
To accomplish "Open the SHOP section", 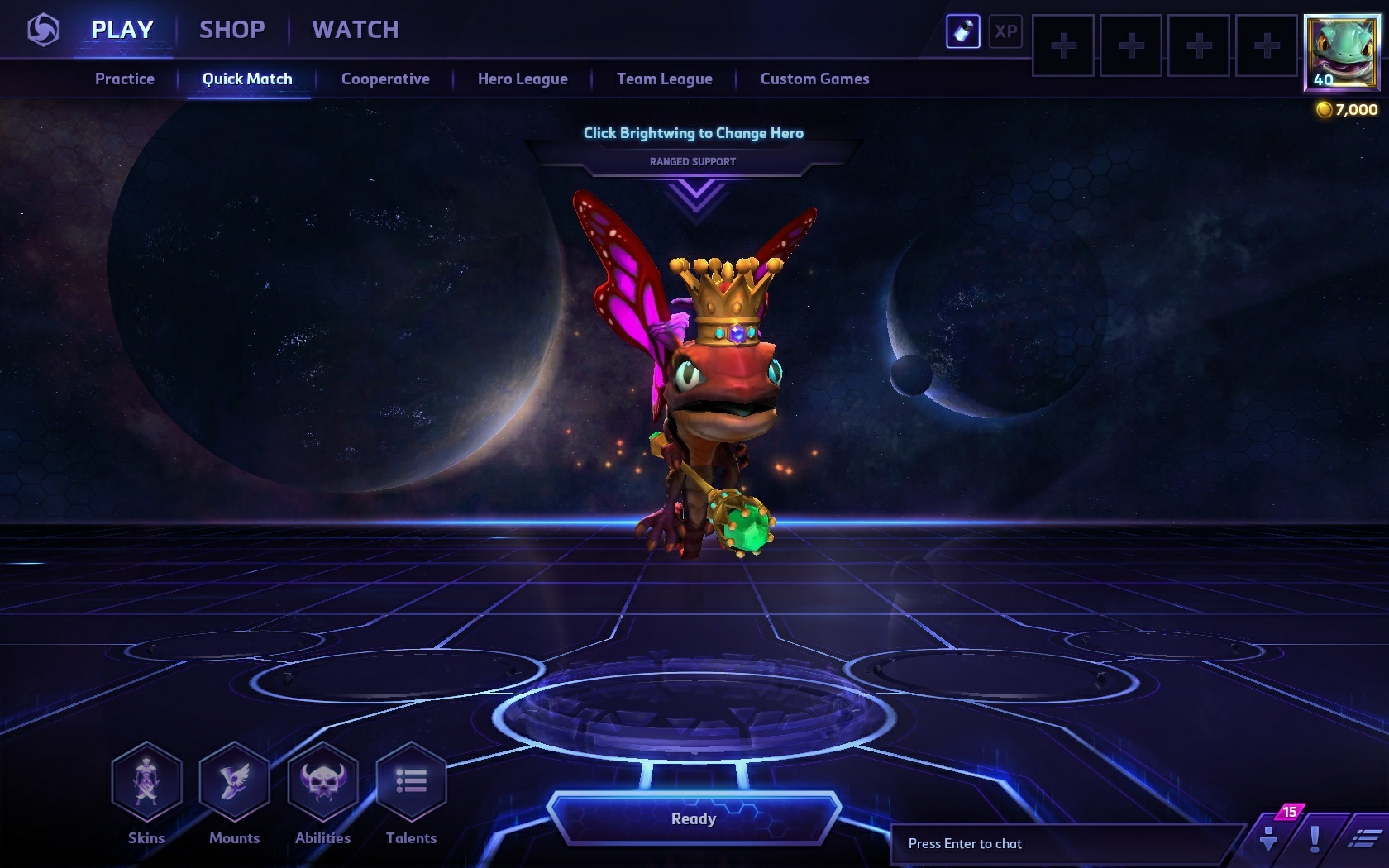I will point(232,30).
